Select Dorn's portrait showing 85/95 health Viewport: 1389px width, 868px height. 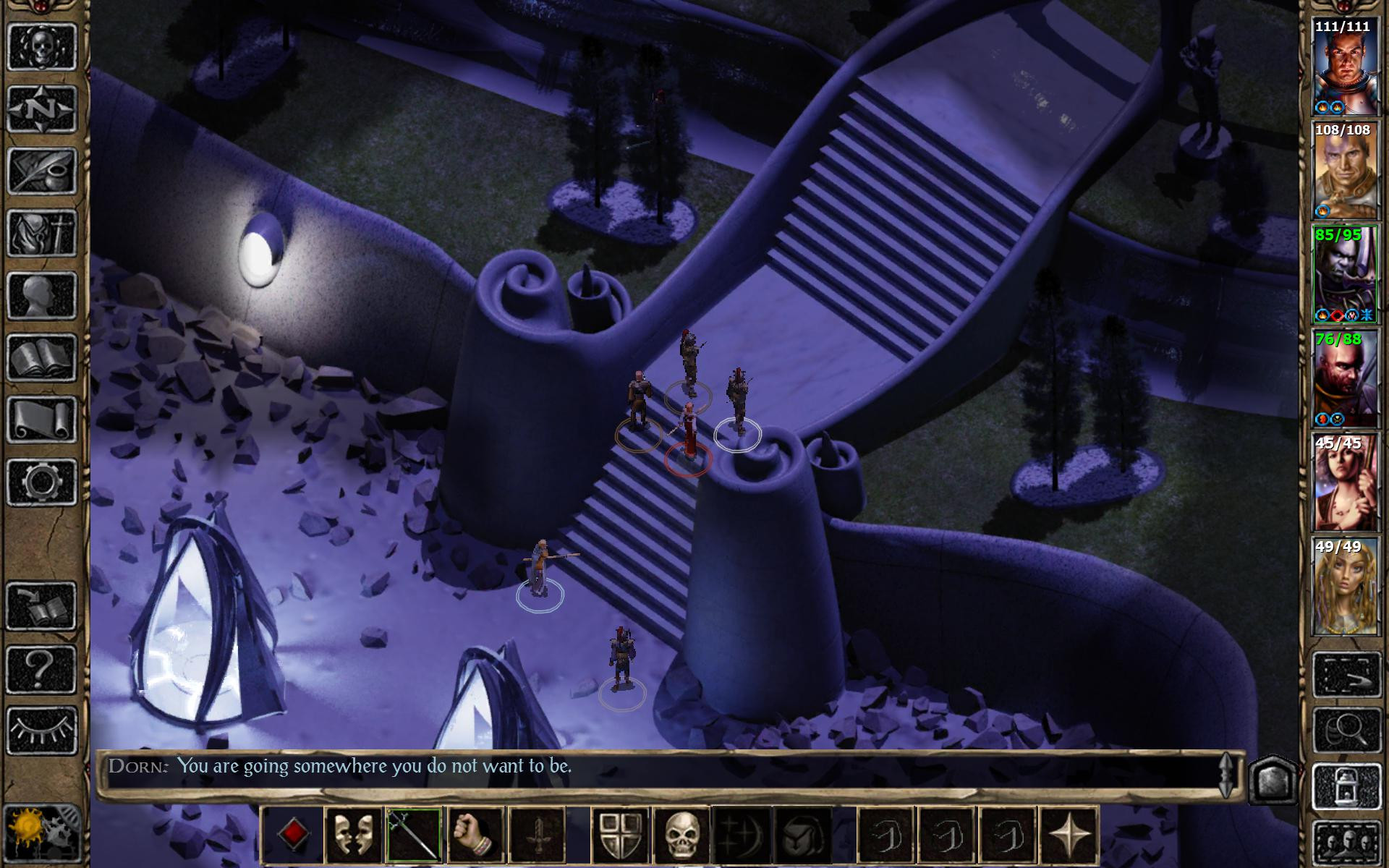coord(1343,275)
